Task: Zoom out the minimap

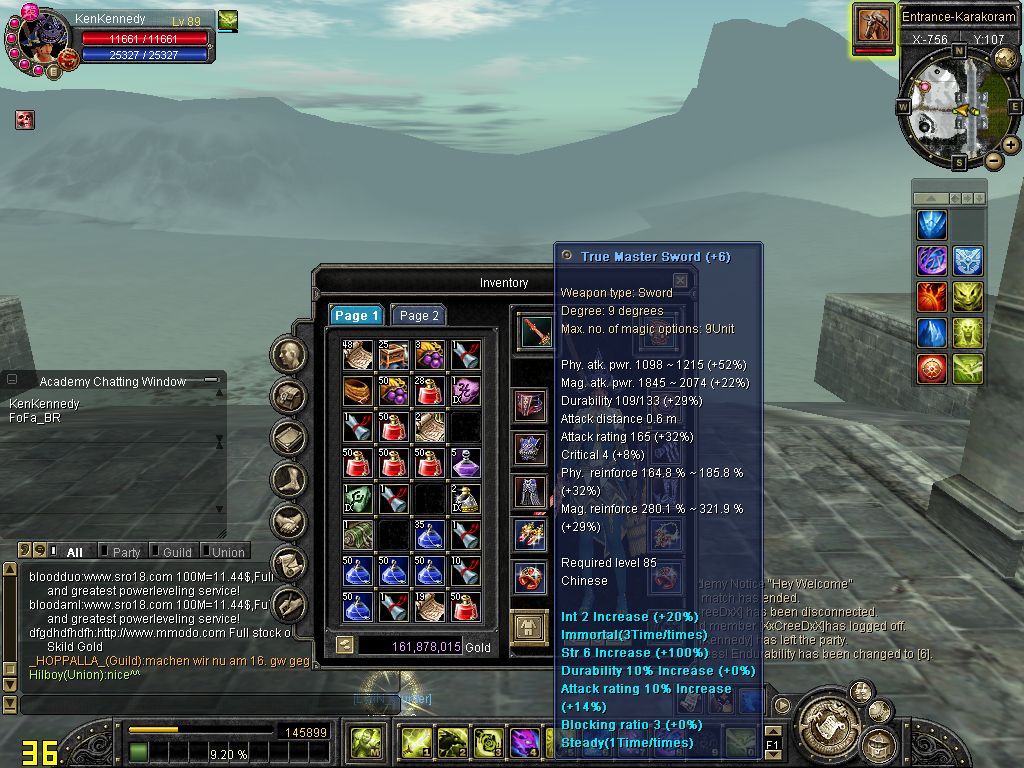Action: [x=993, y=160]
